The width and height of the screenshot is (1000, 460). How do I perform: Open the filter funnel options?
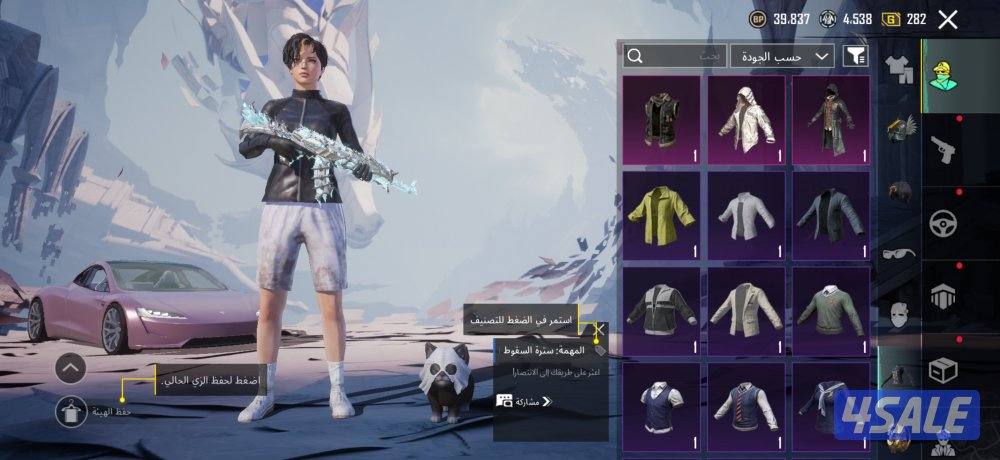(x=856, y=56)
